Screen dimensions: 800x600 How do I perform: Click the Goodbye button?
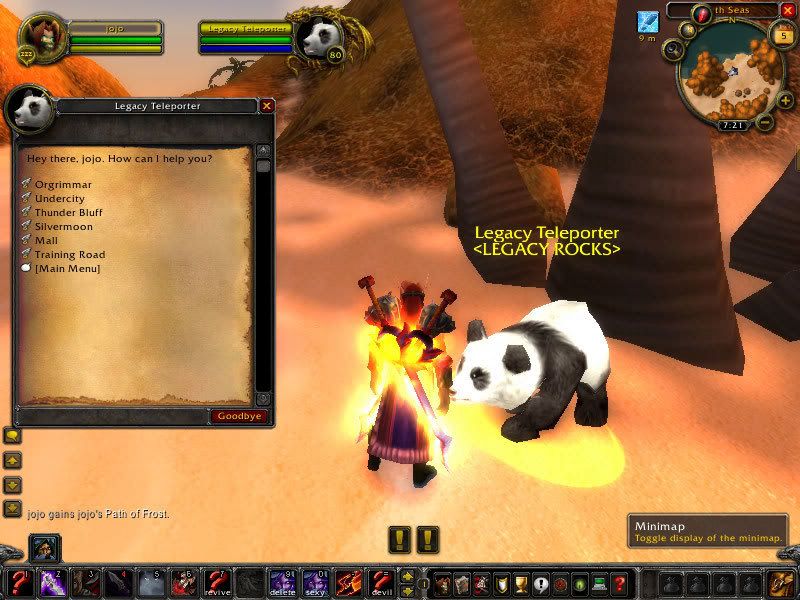click(239, 416)
